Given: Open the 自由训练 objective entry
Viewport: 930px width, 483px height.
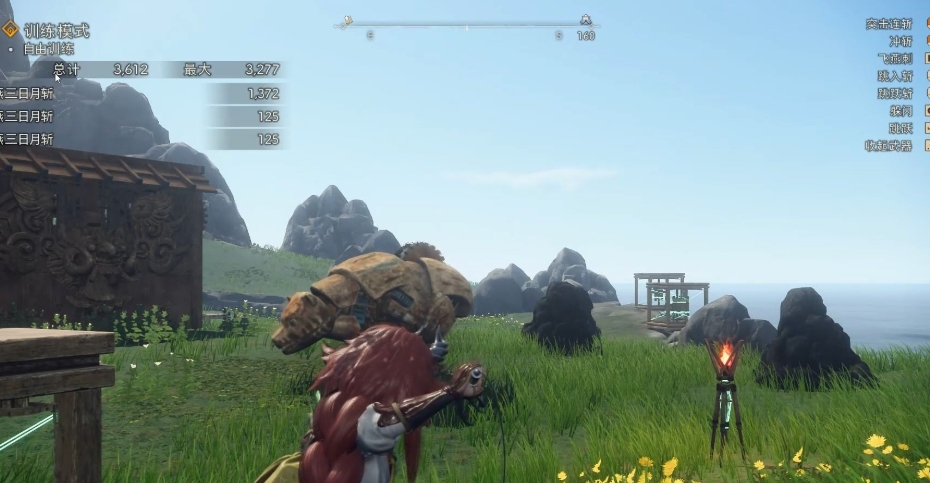Looking at the screenshot, I should [x=48, y=48].
